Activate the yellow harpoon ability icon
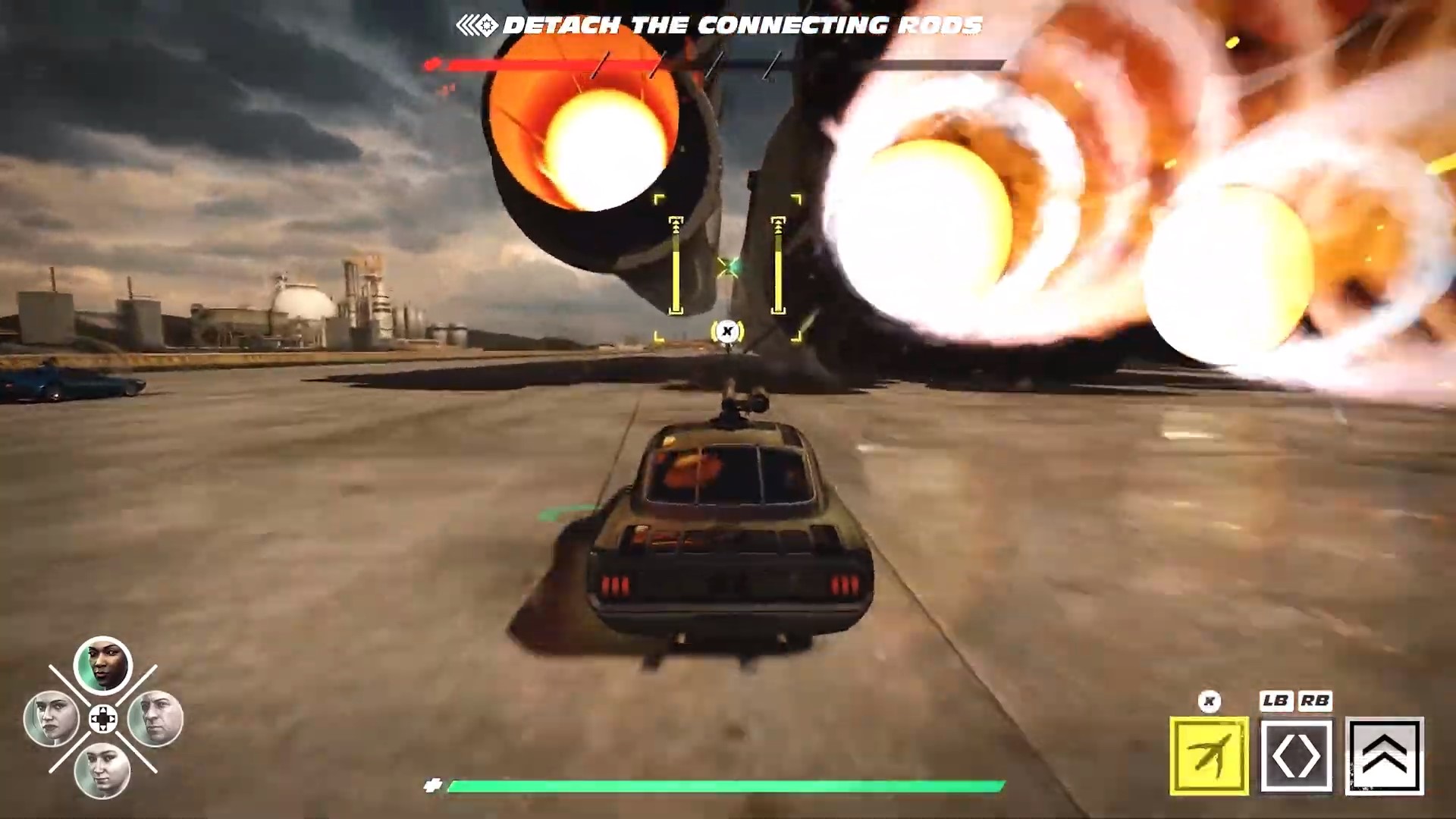The width and height of the screenshot is (1456, 819). tap(1209, 755)
